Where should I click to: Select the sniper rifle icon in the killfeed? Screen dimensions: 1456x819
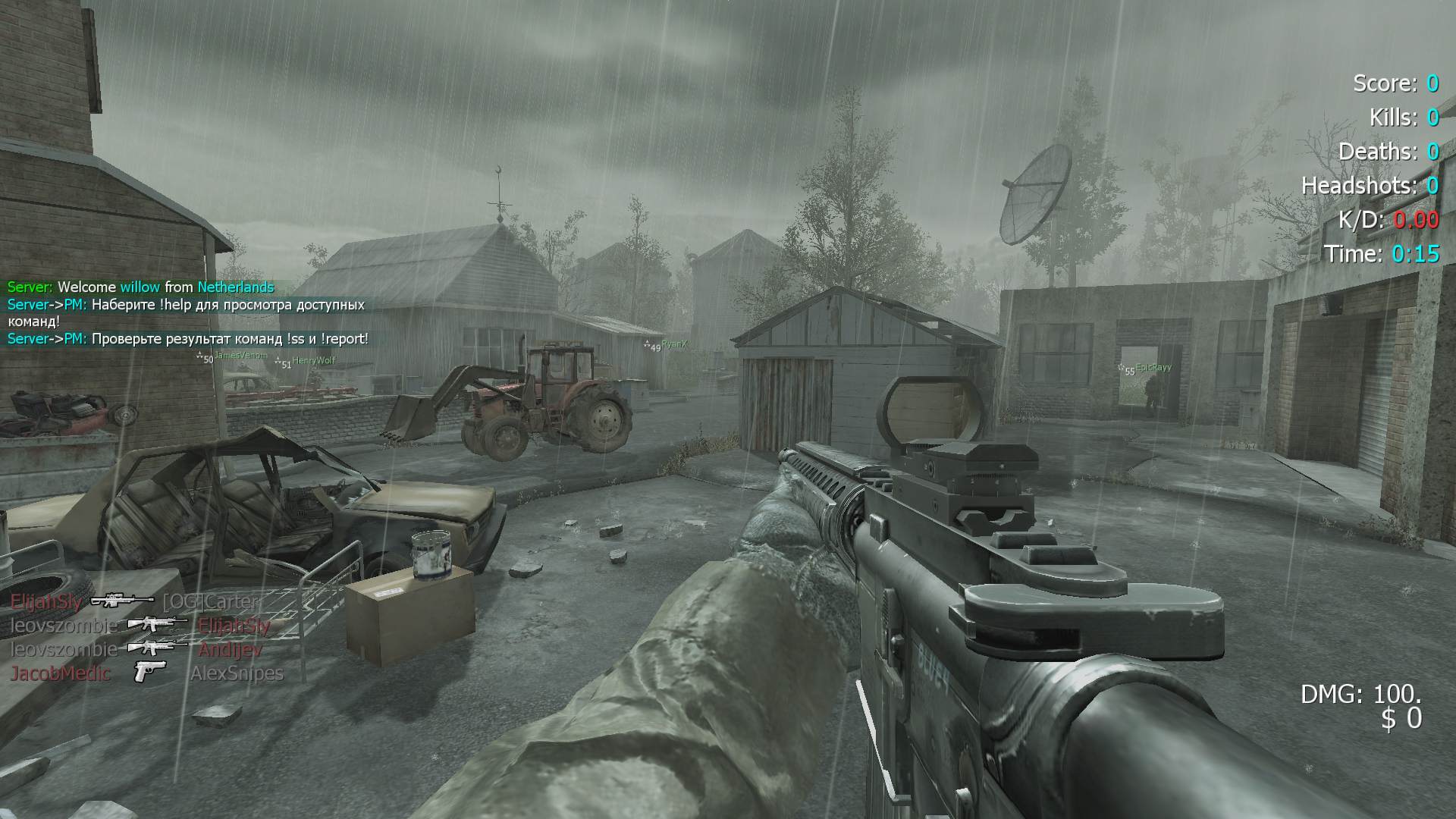coord(121,601)
